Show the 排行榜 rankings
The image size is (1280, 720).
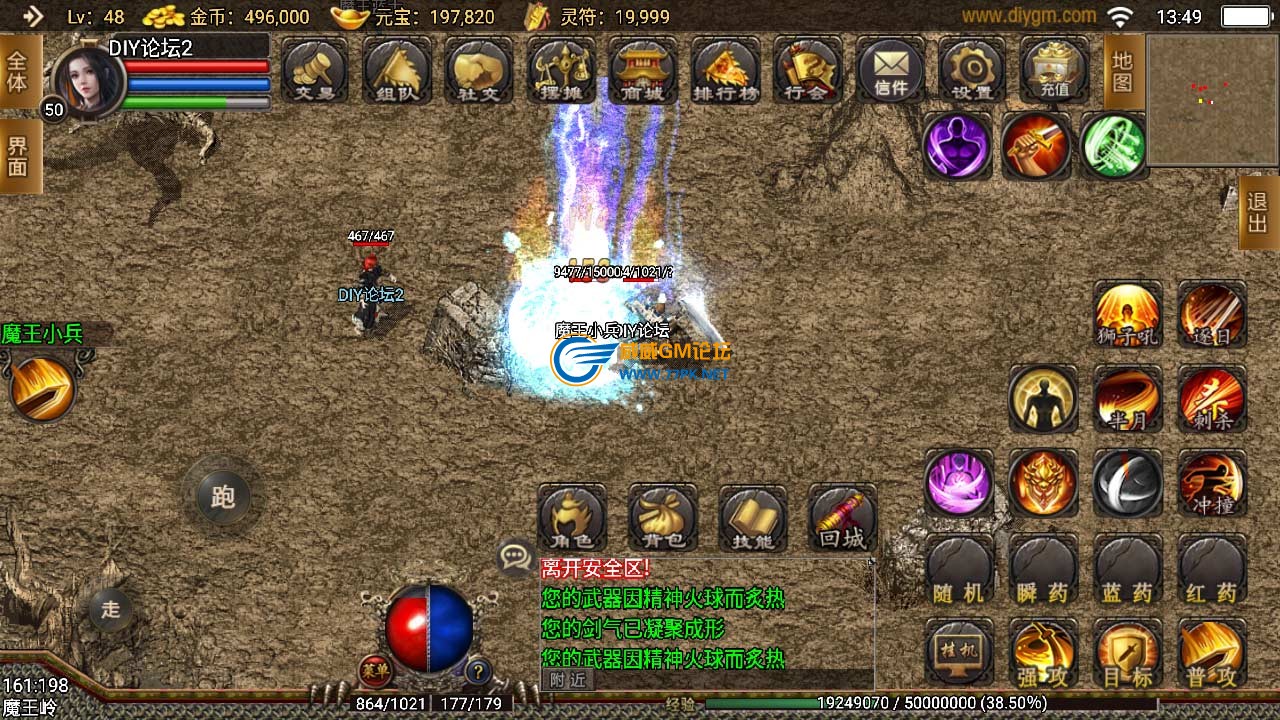725,70
